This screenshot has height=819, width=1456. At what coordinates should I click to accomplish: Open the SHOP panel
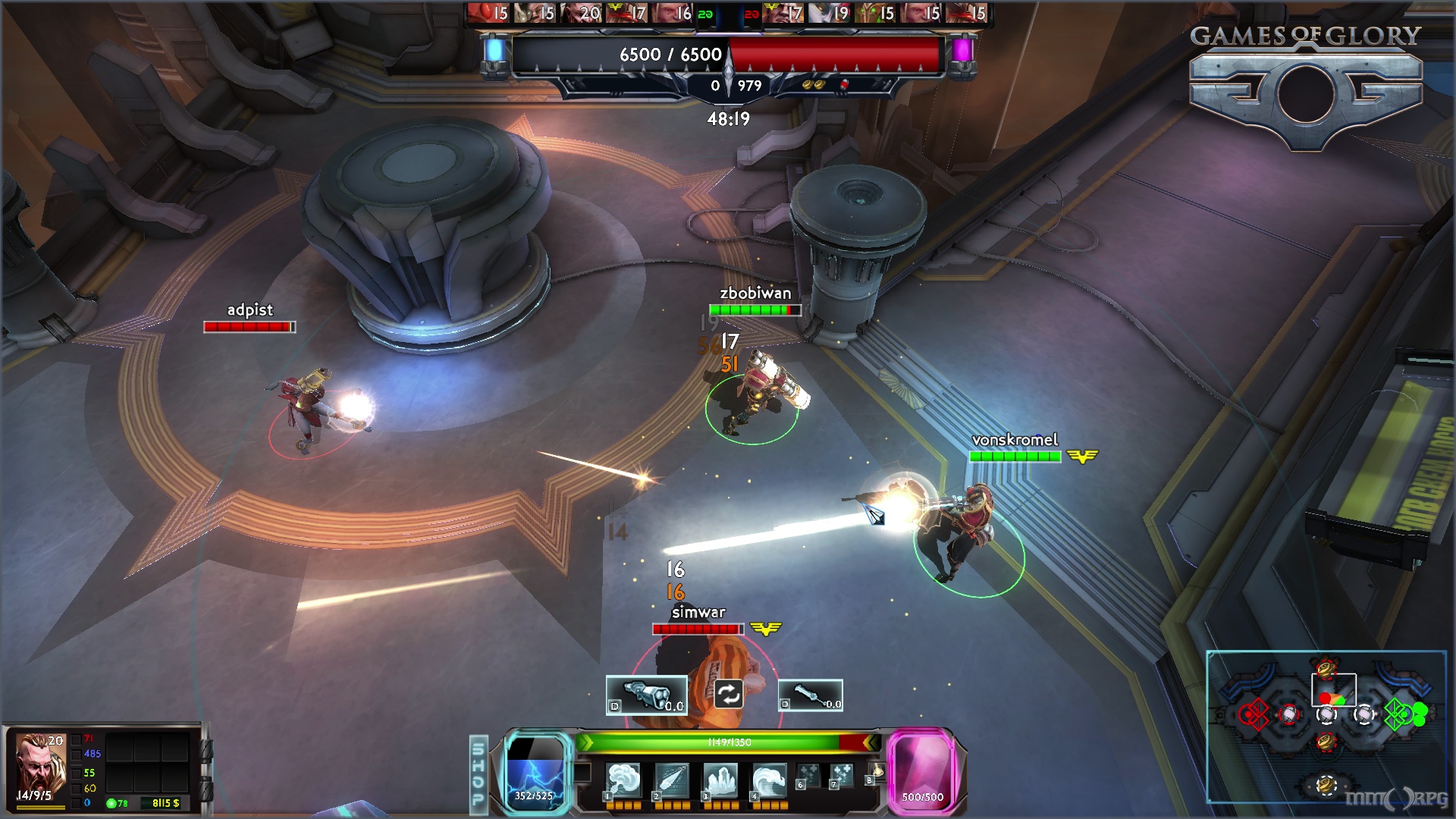point(479,774)
